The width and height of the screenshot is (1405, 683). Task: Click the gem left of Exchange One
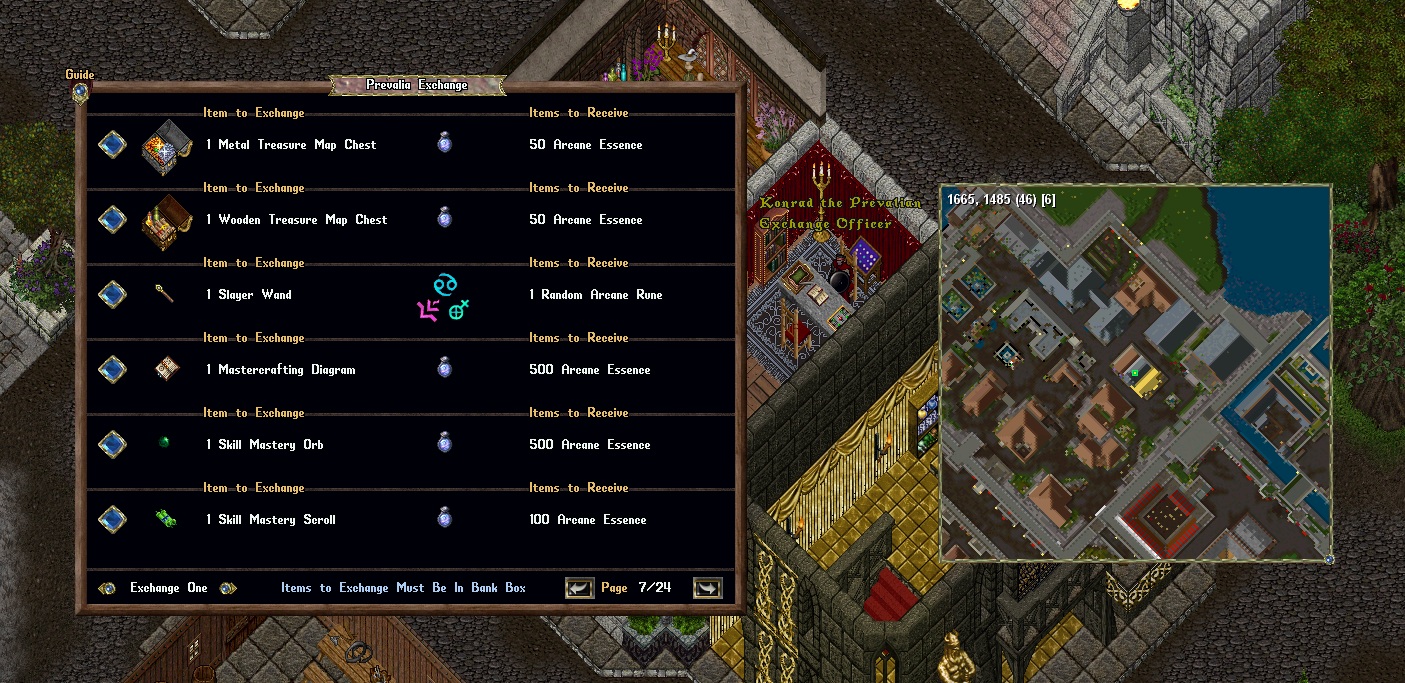(107, 588)
